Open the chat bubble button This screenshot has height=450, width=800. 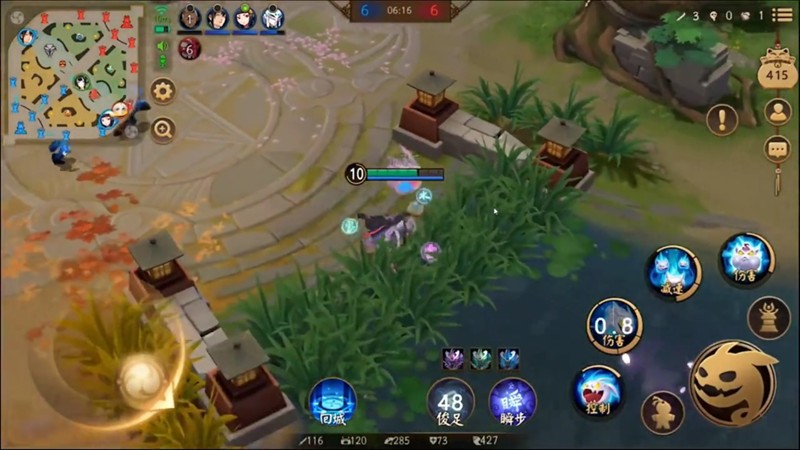pyautogui.click(x=777, y=150)
